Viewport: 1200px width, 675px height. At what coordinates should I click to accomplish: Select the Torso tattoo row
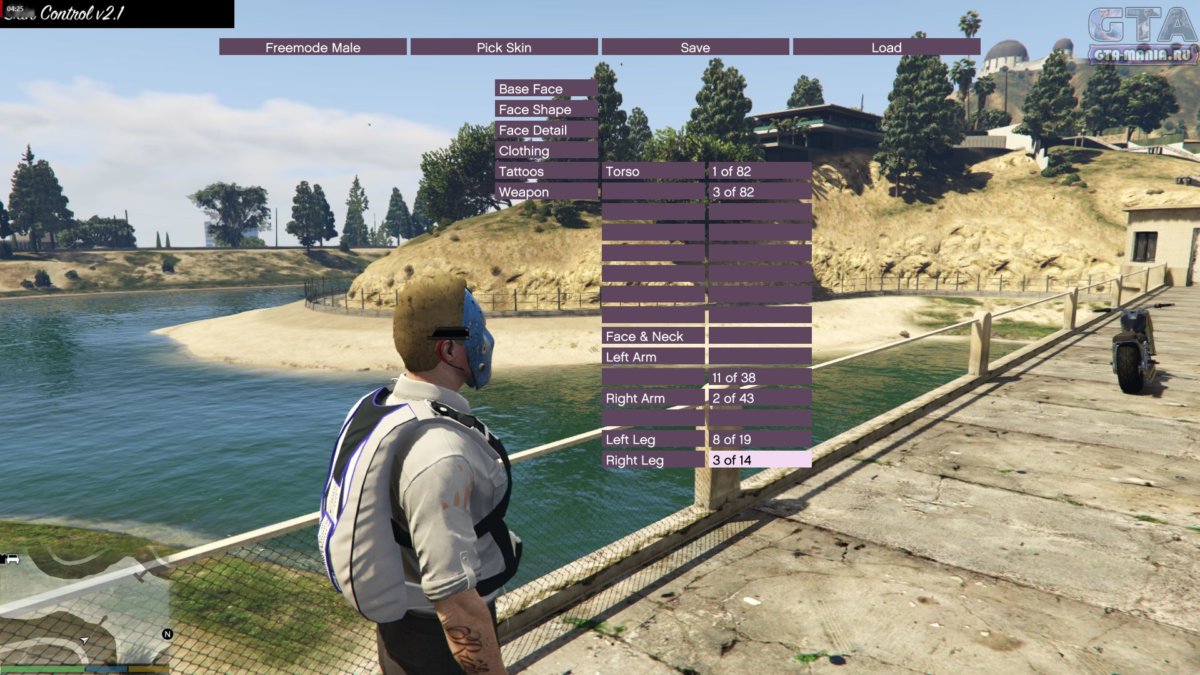[653, 171]
